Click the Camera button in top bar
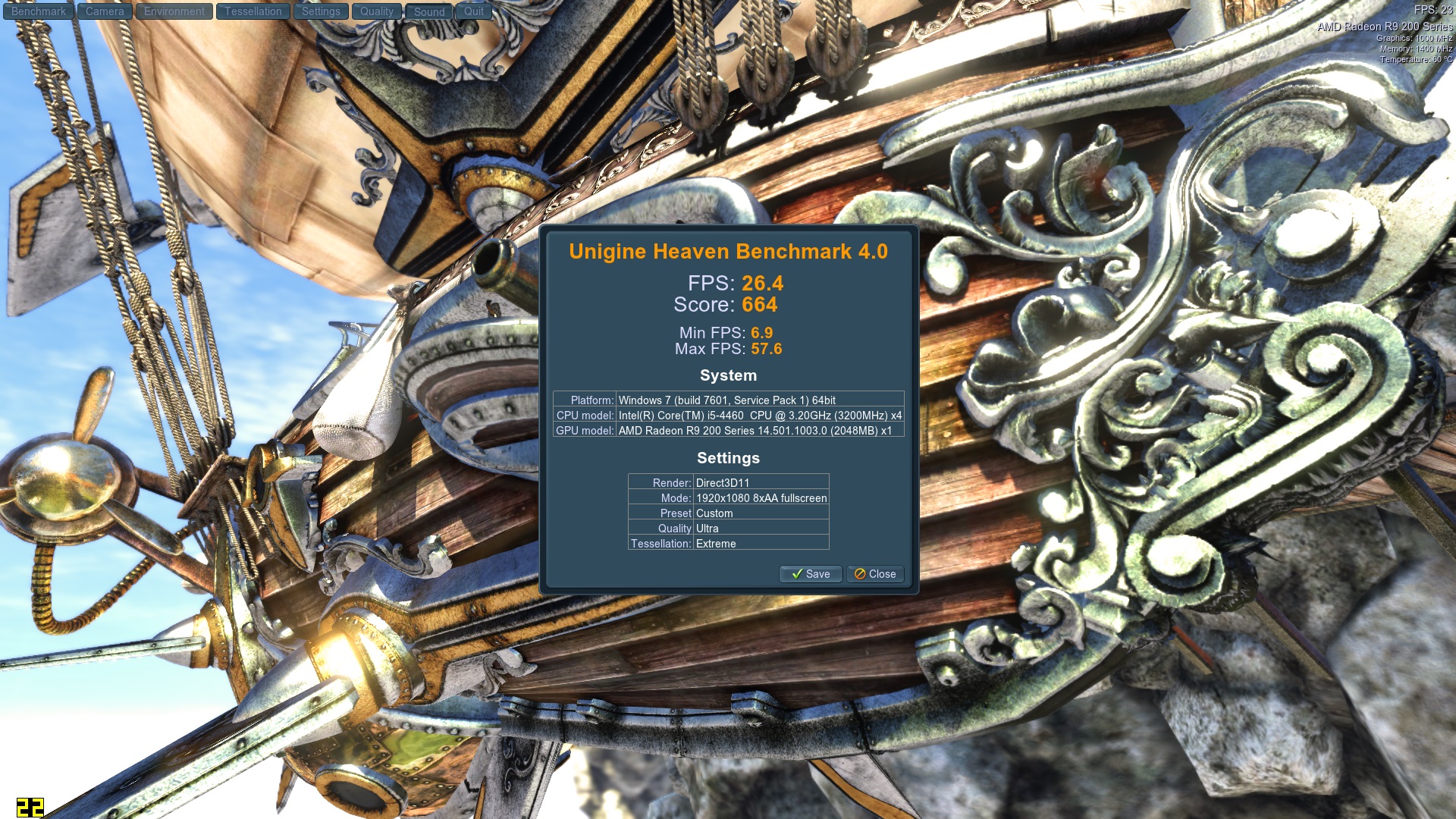The width and height of the screenshot is (1456, 819). [105, 11]
